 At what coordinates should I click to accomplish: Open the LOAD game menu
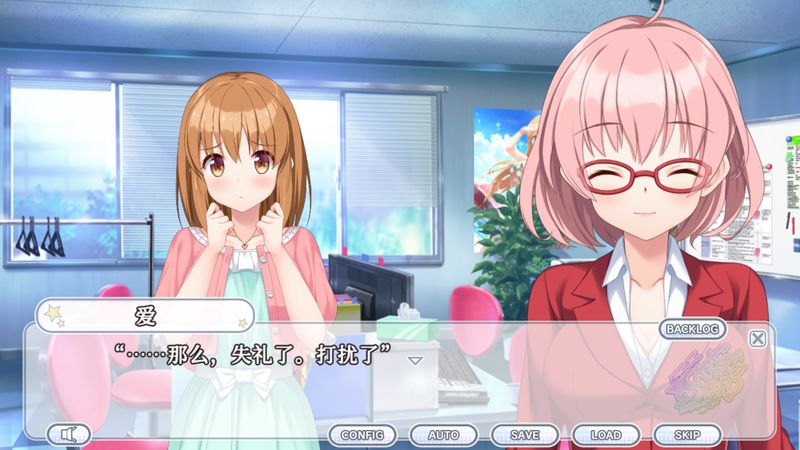click(606, 435)
